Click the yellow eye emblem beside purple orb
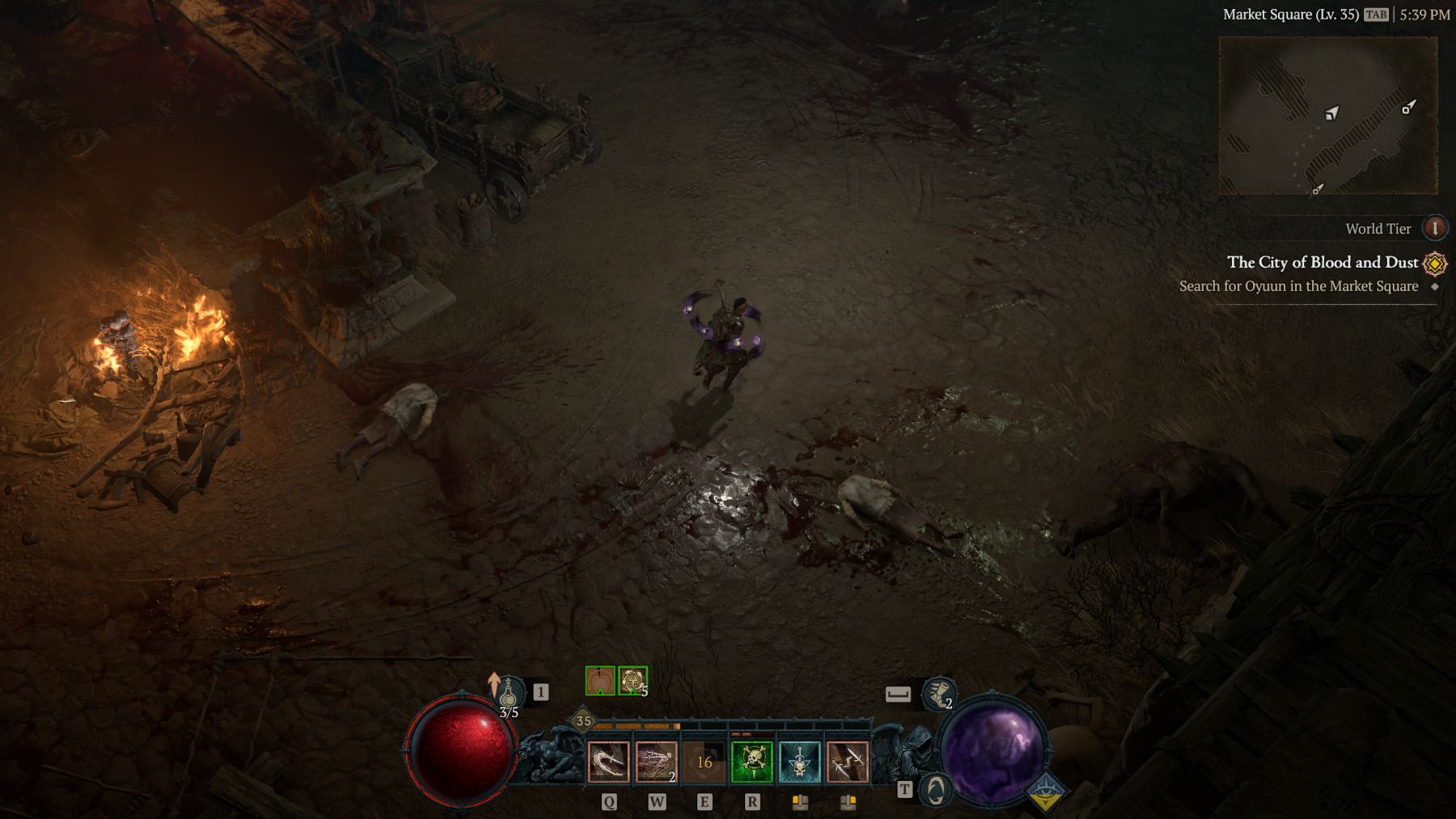This screenshot has height=819, width=1456. tap(1045, 792)
